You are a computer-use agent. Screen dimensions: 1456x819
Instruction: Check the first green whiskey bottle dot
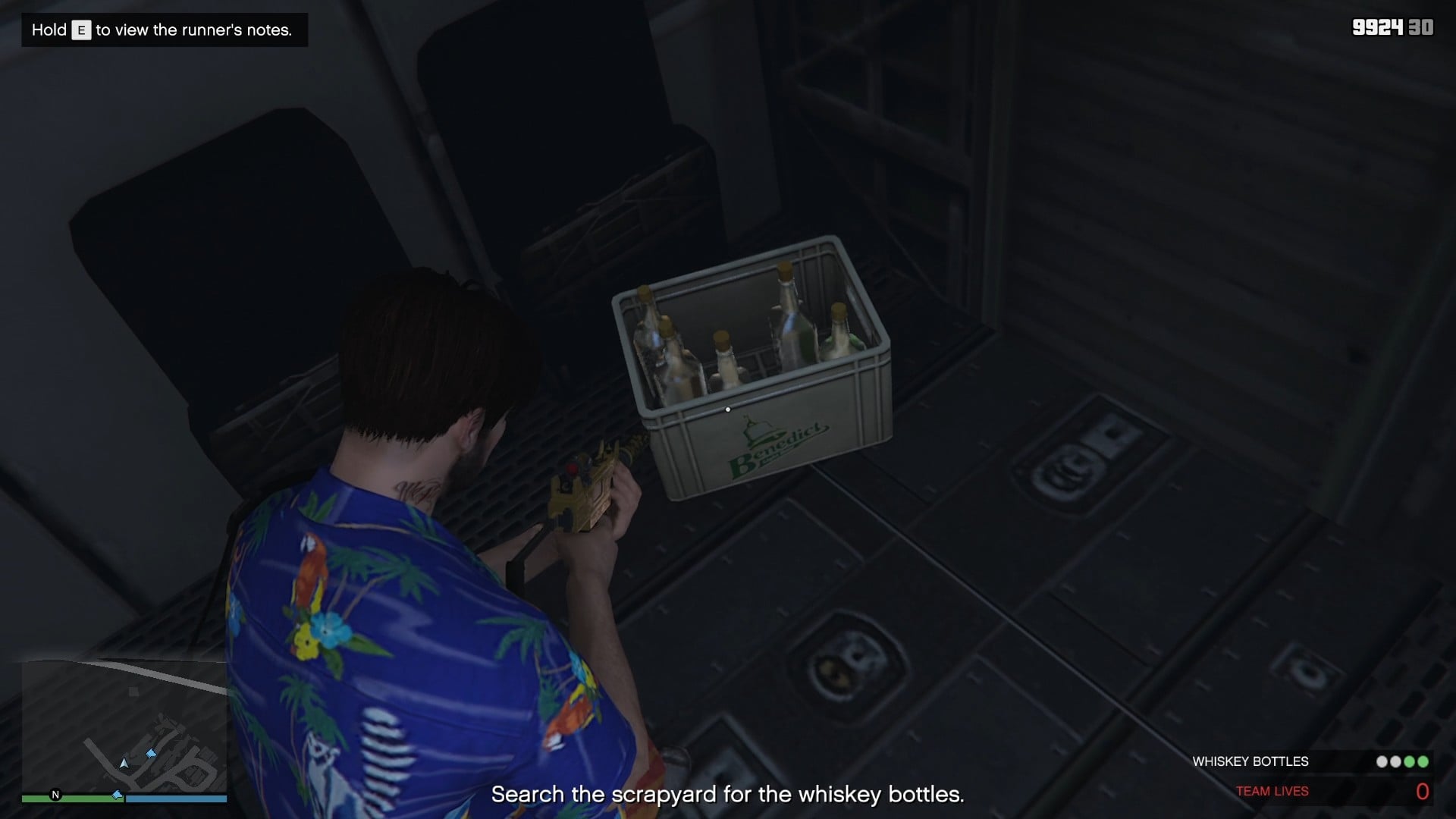point(1408,761)
